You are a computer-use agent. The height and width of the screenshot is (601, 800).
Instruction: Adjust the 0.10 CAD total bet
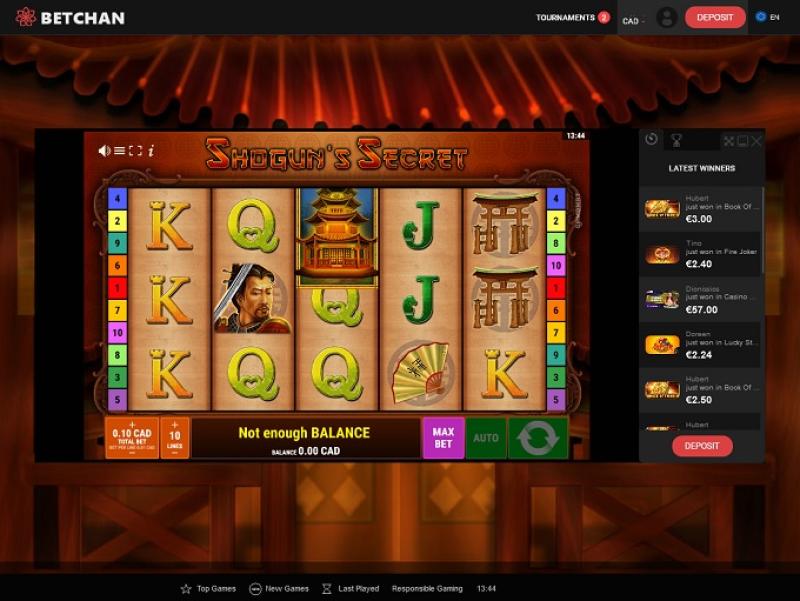point(131,438)
